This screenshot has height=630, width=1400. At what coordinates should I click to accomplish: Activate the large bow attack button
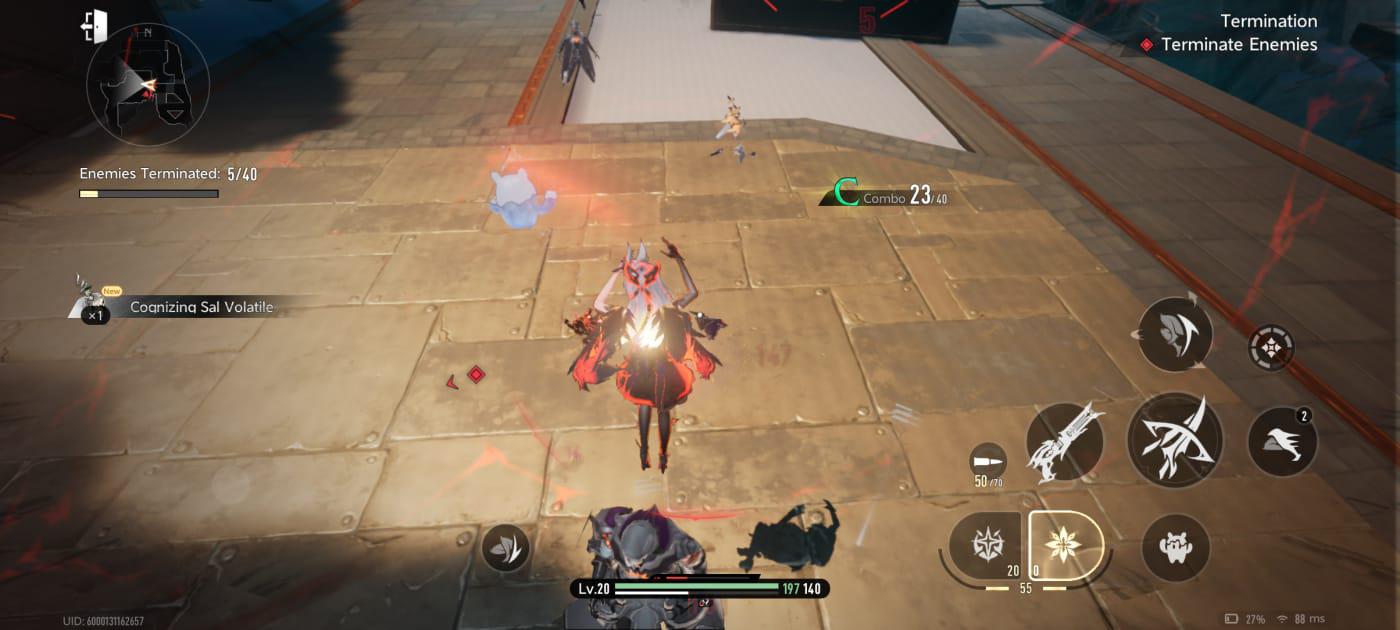click(1174, 440)
